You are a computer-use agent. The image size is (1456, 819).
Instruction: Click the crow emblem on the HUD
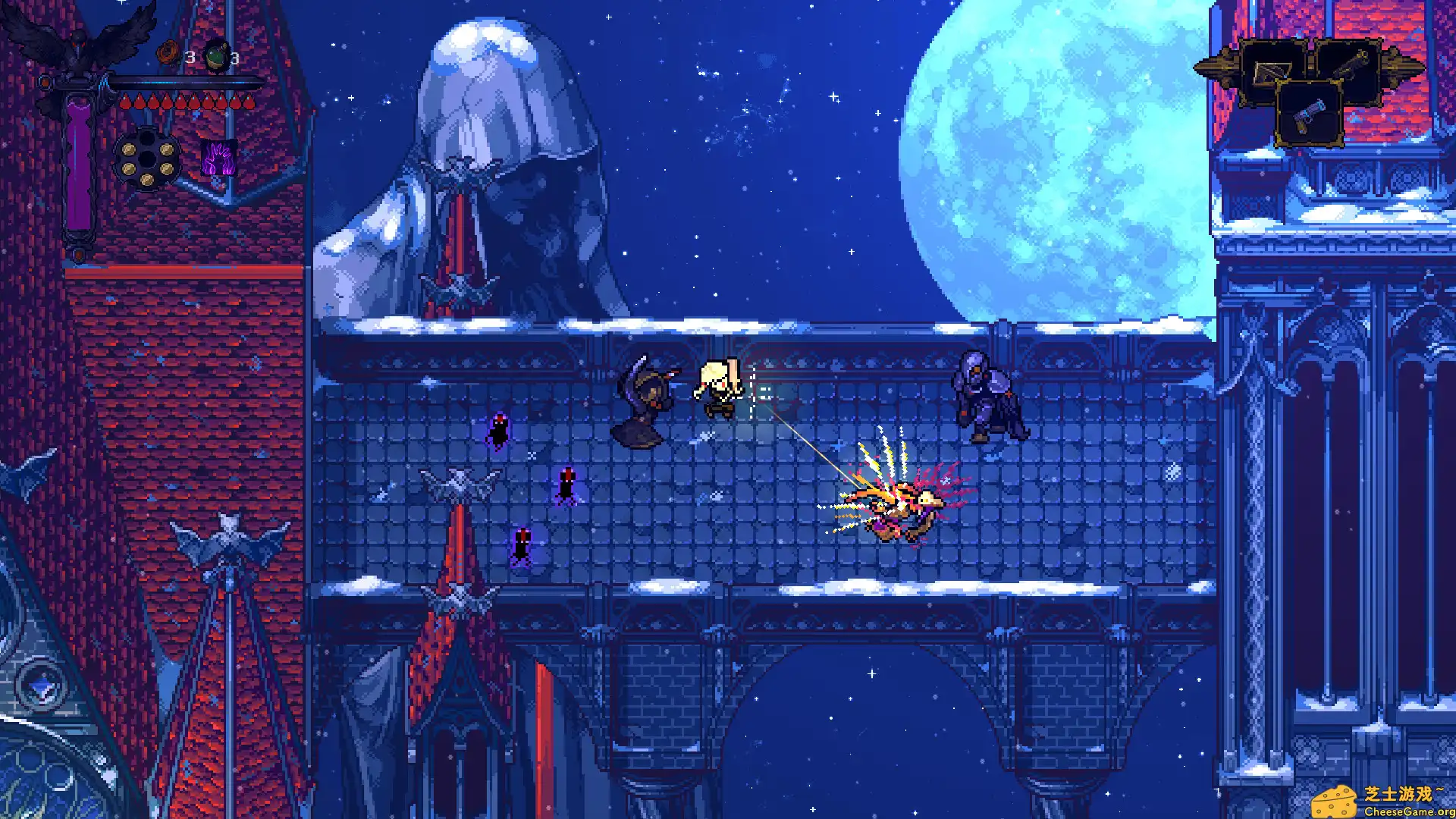79,40
